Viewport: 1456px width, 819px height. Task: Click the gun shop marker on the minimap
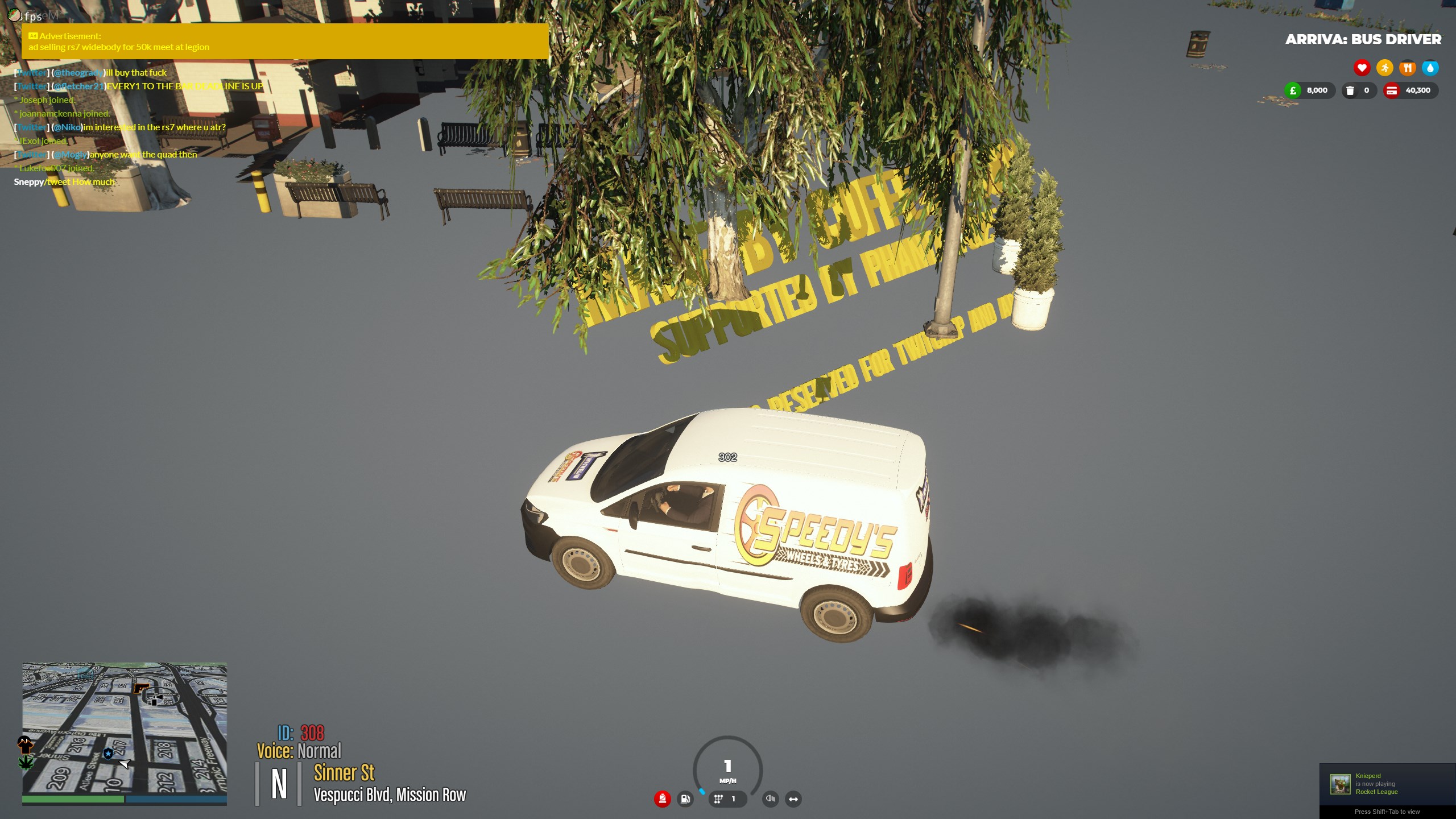pos(140,689)
